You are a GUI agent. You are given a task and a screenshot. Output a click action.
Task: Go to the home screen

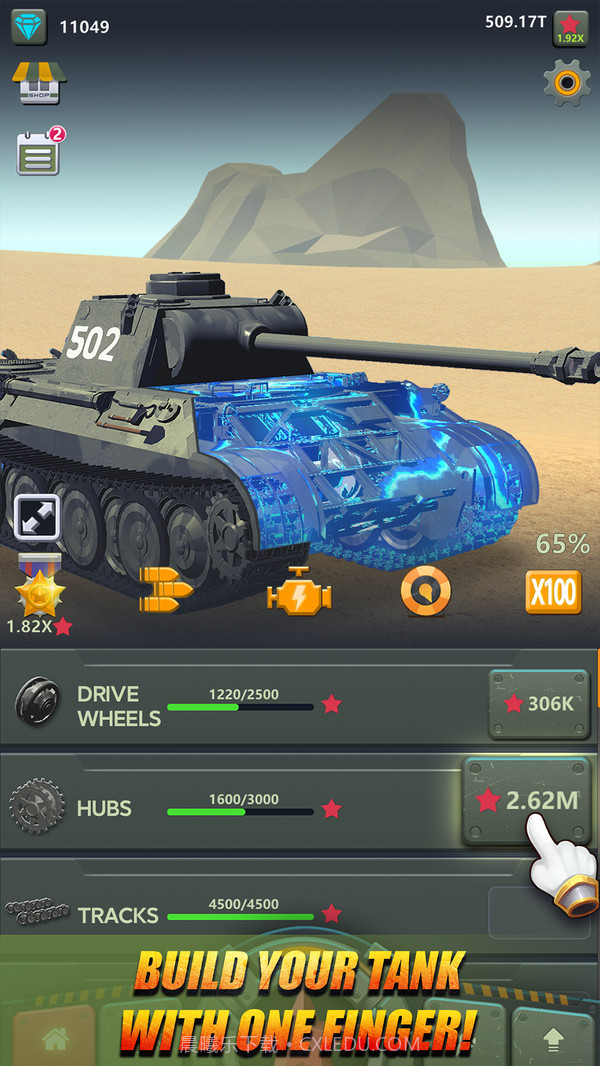[x=55, y=1037]
